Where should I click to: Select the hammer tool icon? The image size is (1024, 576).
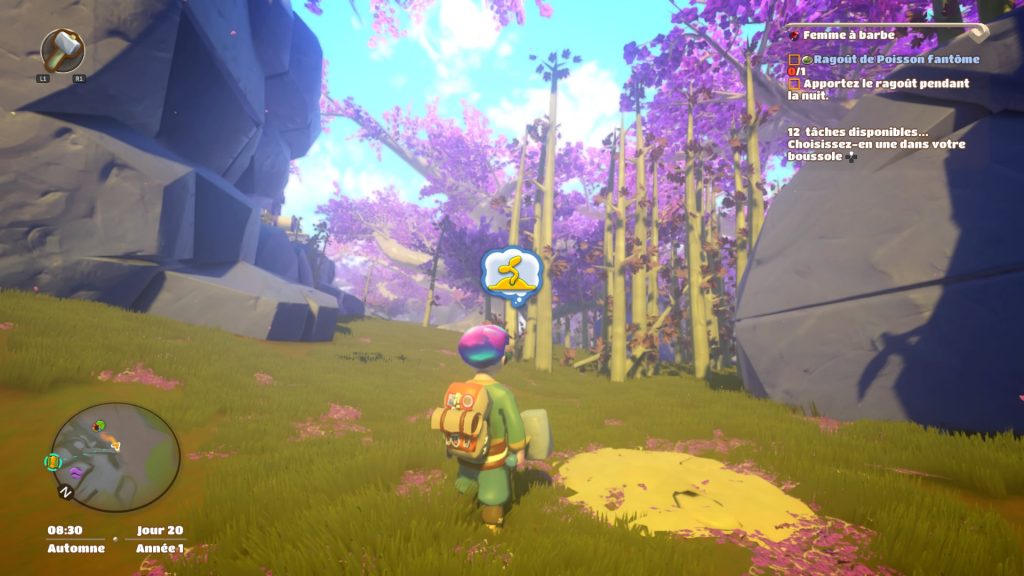tap(62, 49)
